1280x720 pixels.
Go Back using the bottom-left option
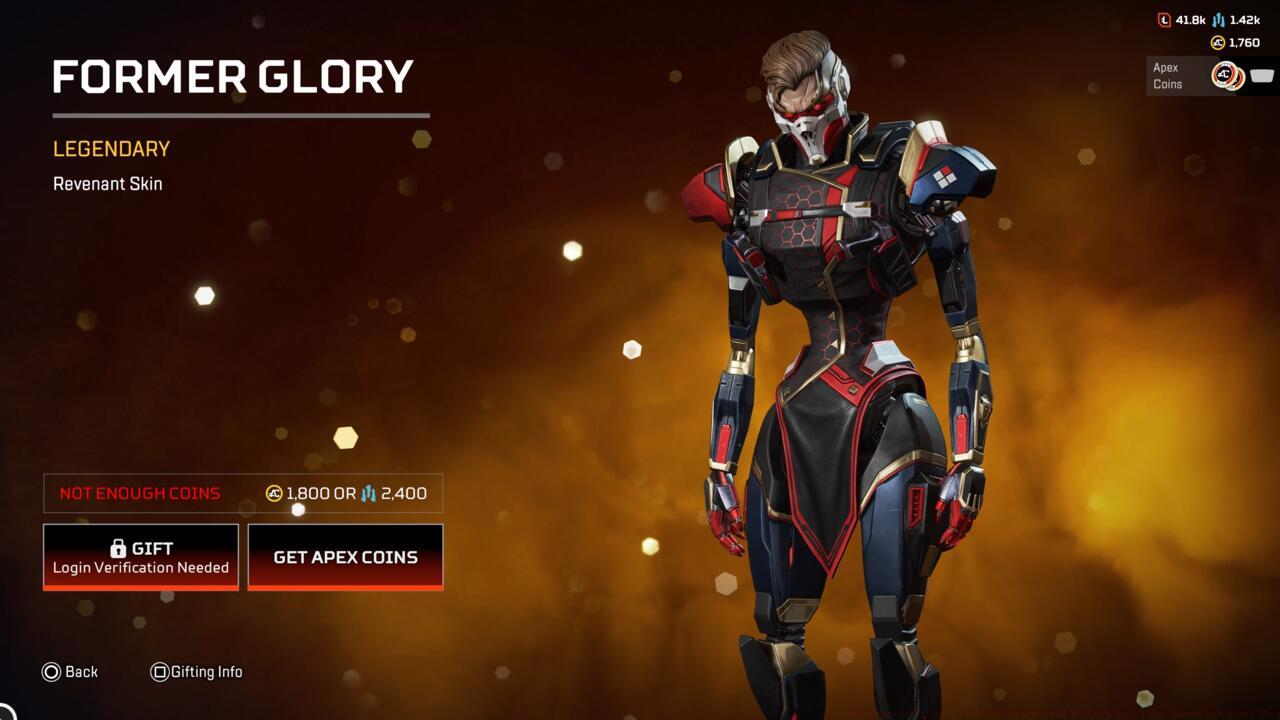pyautogui.click(x=71, y=672)
